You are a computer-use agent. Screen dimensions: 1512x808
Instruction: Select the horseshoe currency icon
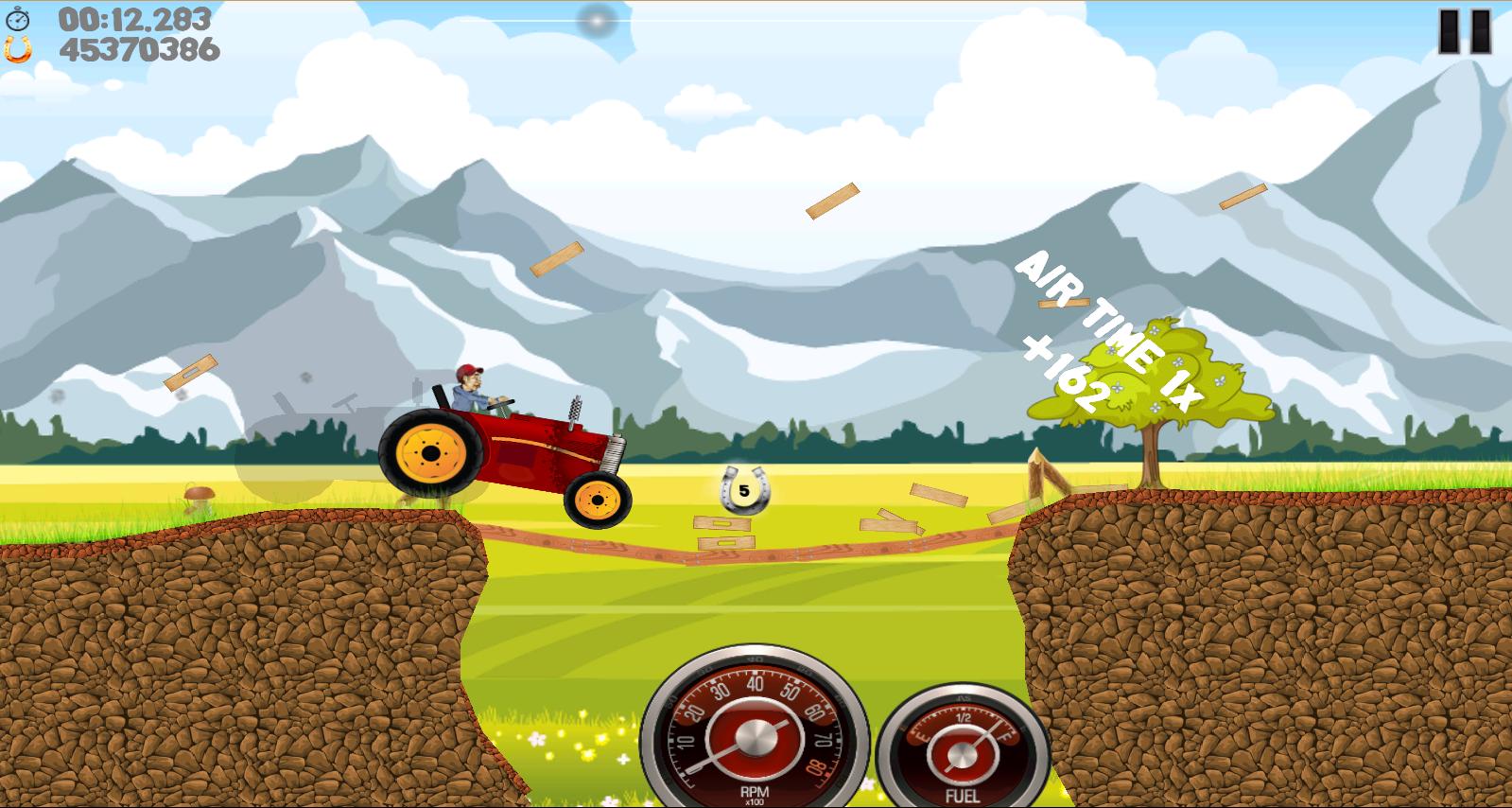[x=21, y=49]
